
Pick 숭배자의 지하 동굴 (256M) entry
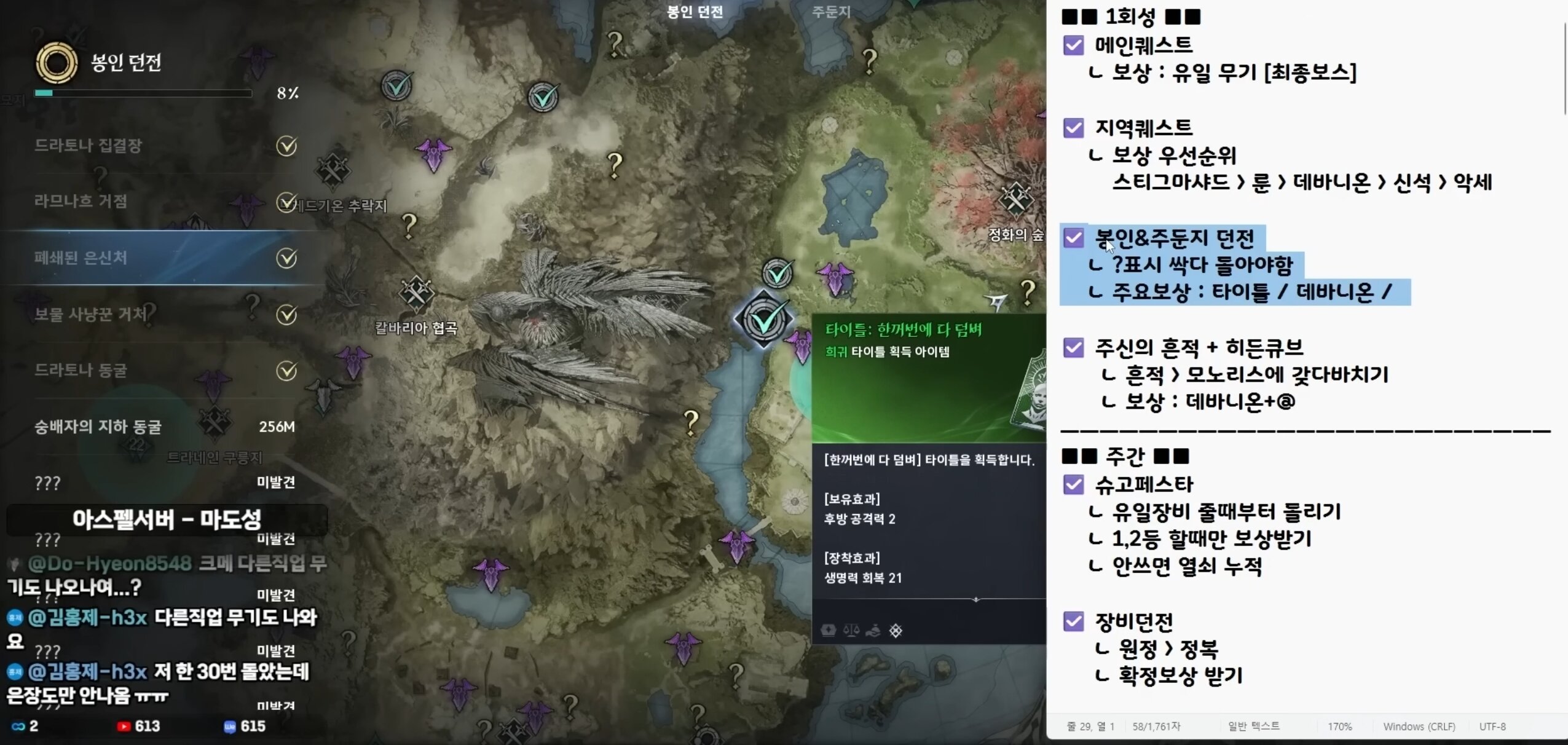pyautogui.click(x=98, y=427)
